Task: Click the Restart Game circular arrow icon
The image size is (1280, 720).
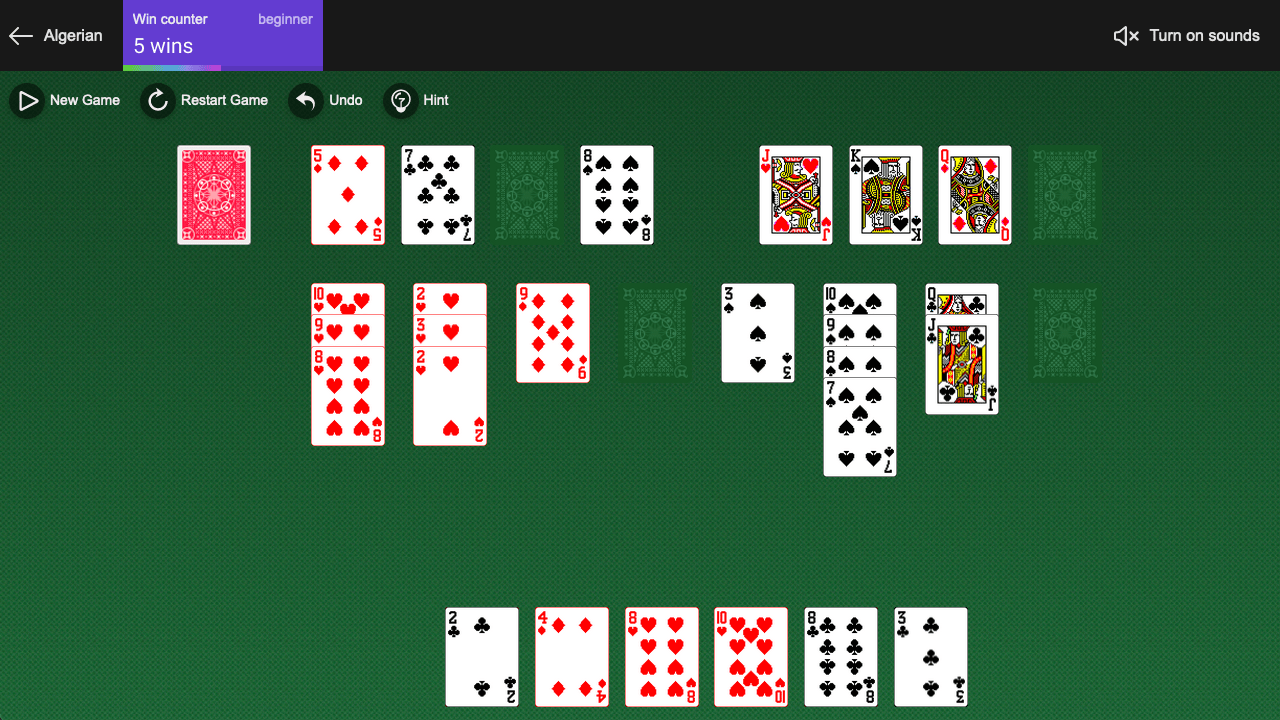Action: (157, 100)
